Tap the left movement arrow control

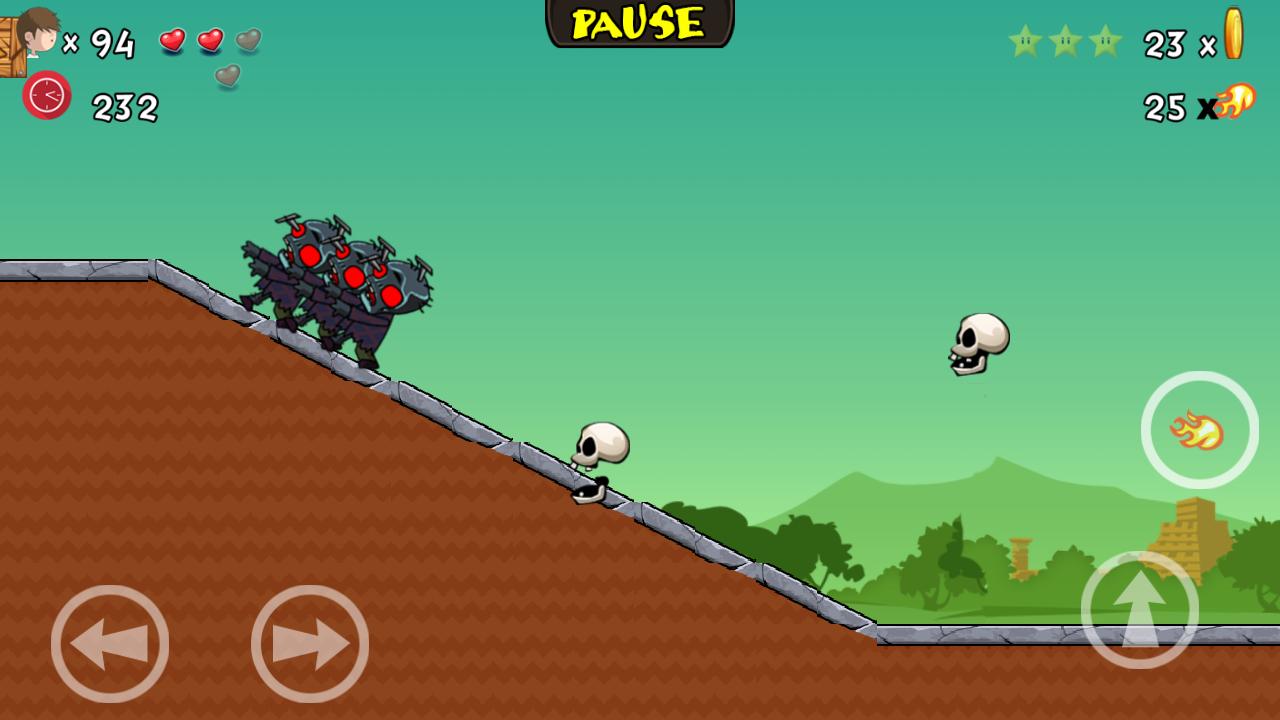coord(110,643)
